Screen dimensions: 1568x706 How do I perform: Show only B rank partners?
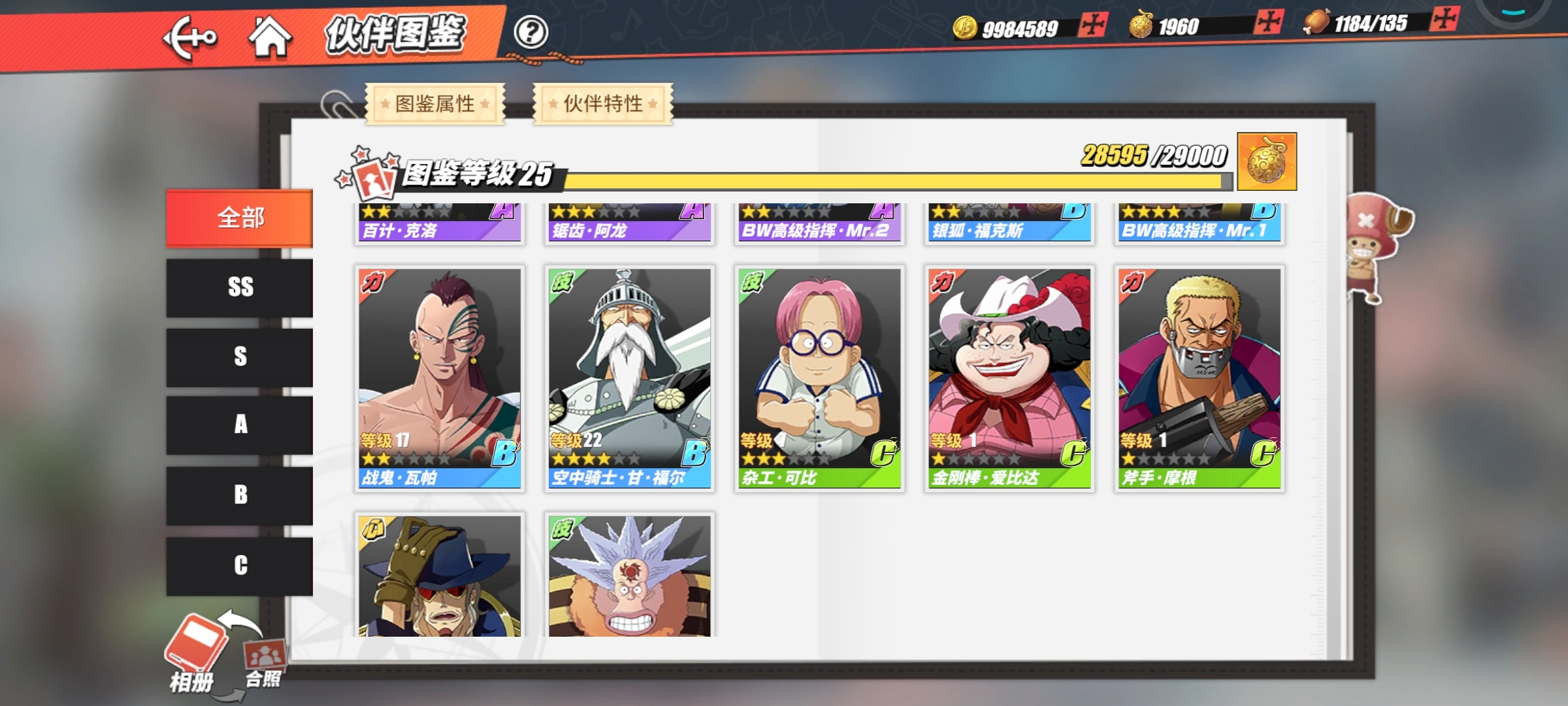click(x=240, y=495)
